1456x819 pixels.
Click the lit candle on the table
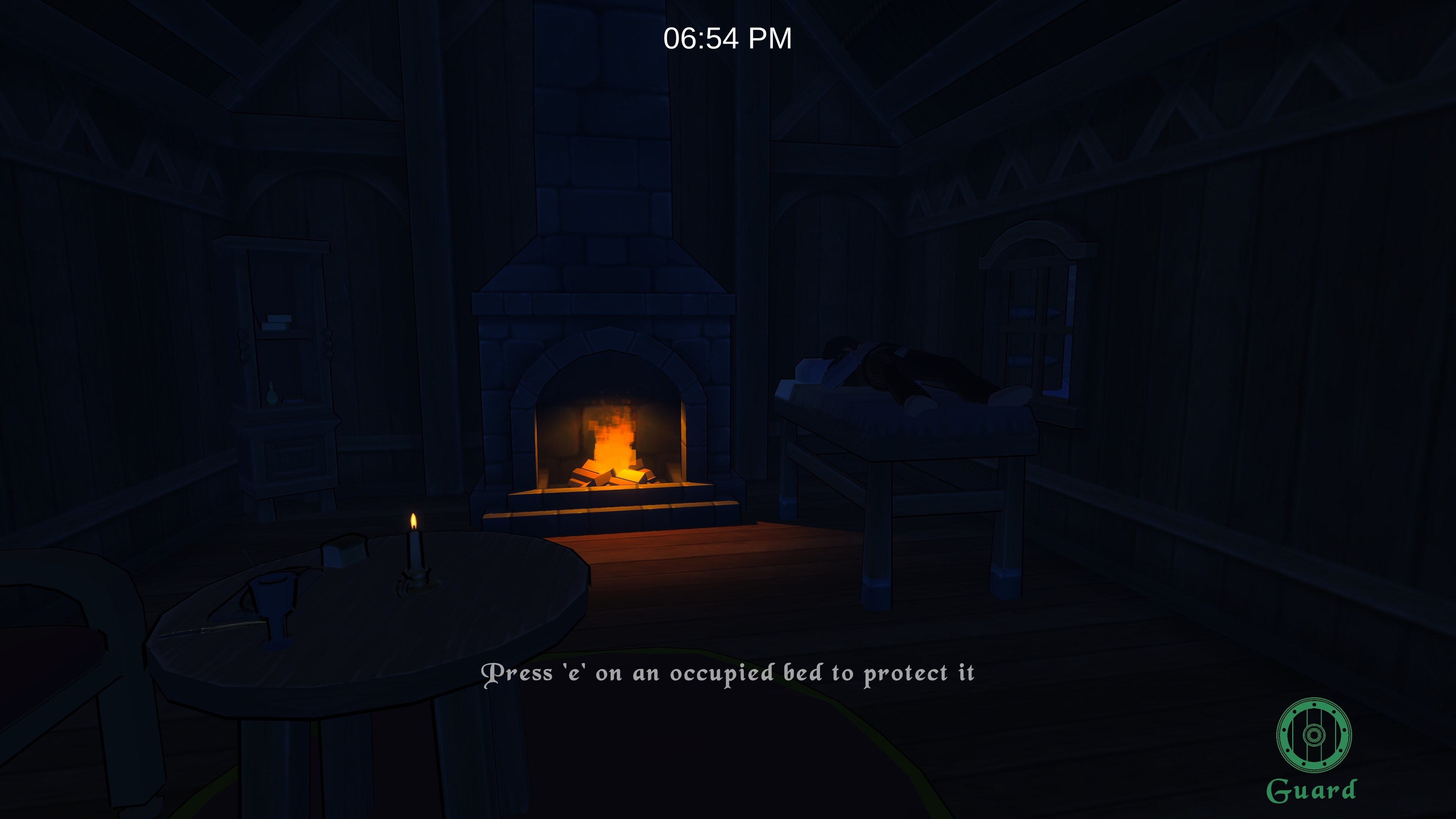(x=414, y=551)
